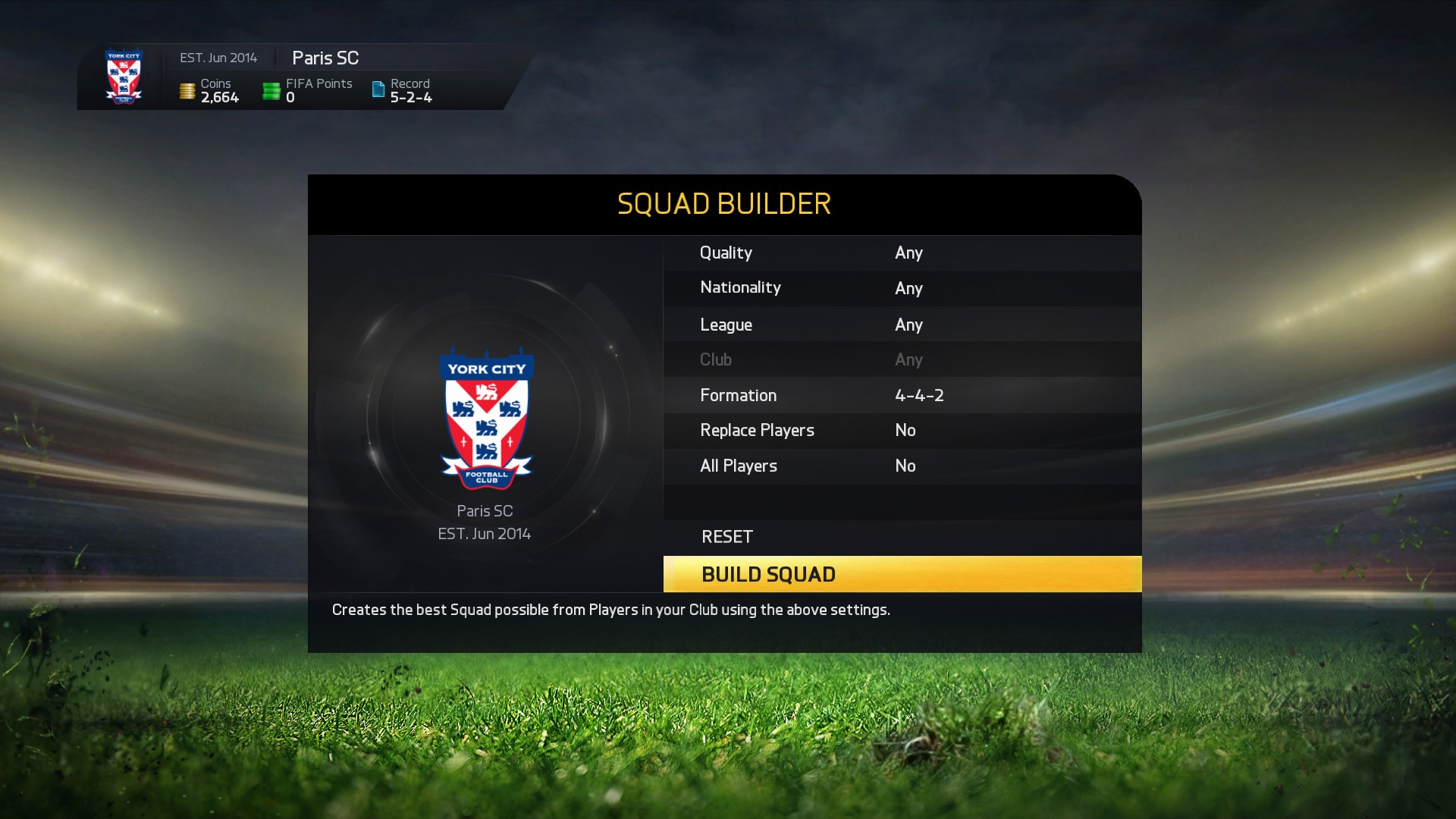This screenshot has width=1456, height=819.
Task: Click RESET to clear squad settings
Action: click(x=726, y=536)
